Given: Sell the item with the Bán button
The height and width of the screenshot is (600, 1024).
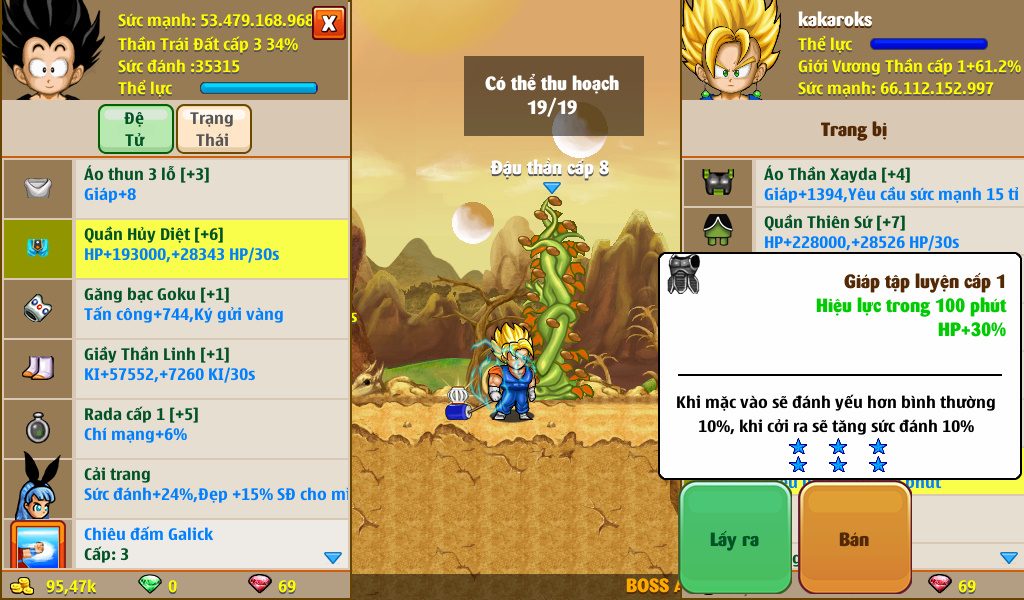Looking at the screenshot, I should [x=854, y=540].
